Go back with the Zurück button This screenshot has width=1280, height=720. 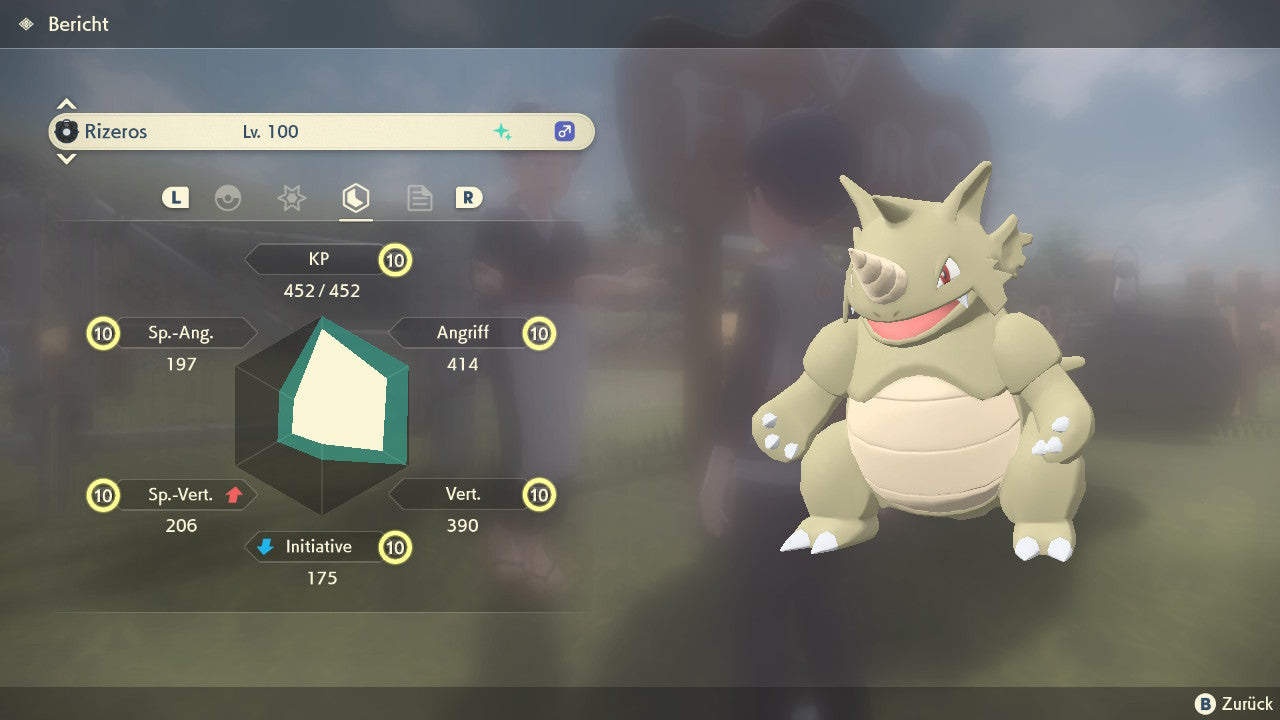coord(1234,704)
